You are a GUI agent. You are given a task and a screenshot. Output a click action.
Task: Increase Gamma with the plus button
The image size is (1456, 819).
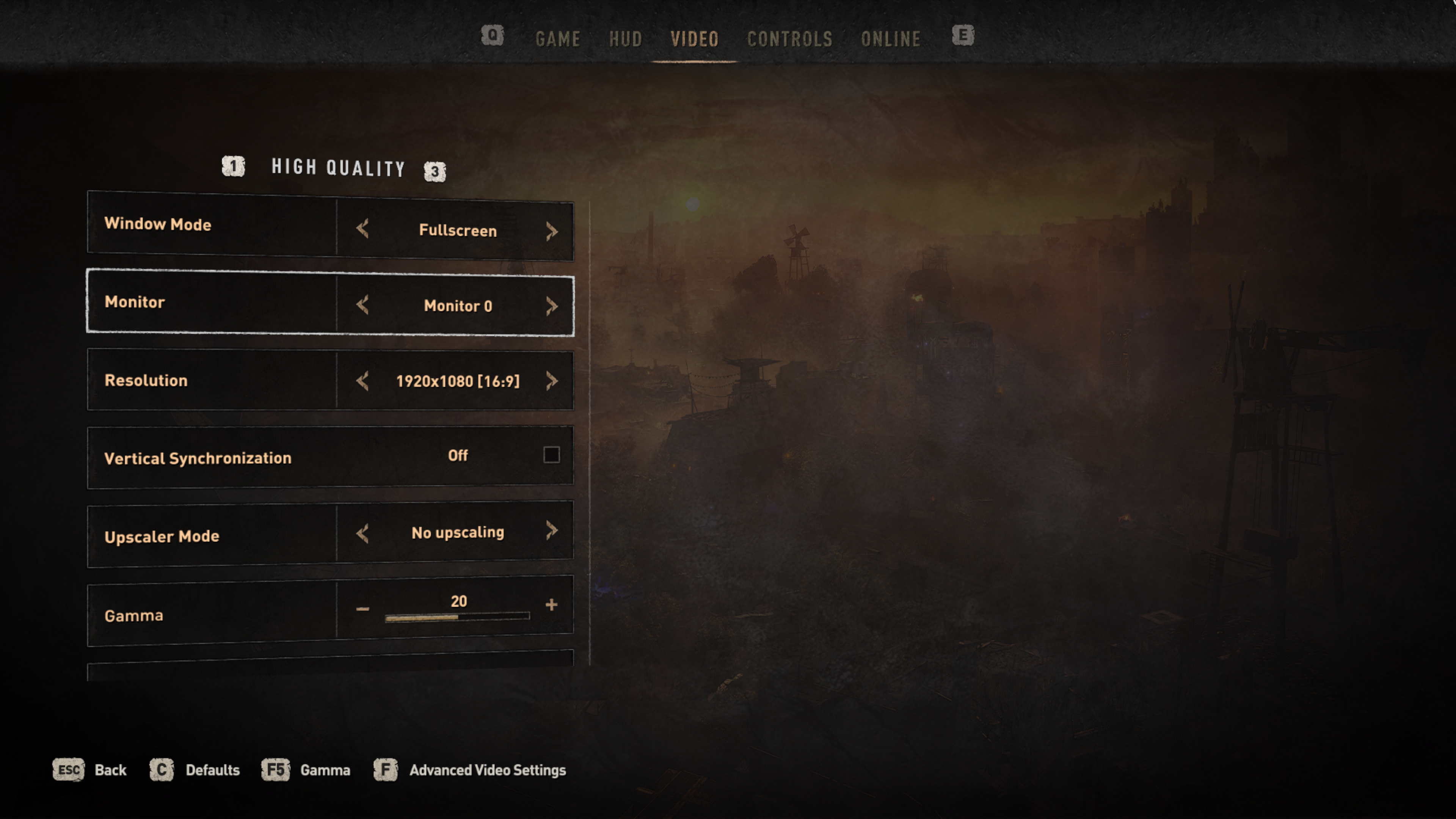551,605
